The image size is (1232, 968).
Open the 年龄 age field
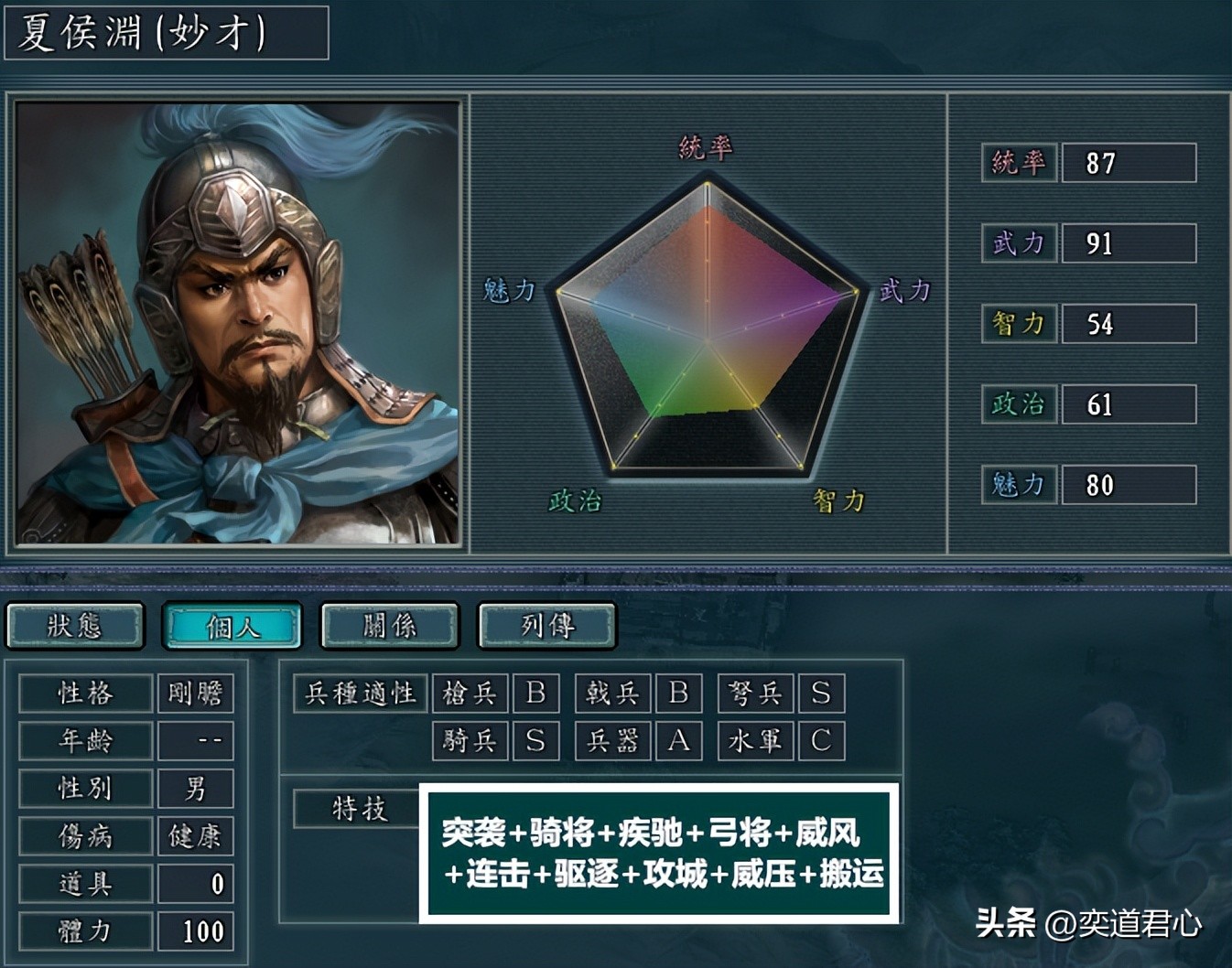[84, 741]
